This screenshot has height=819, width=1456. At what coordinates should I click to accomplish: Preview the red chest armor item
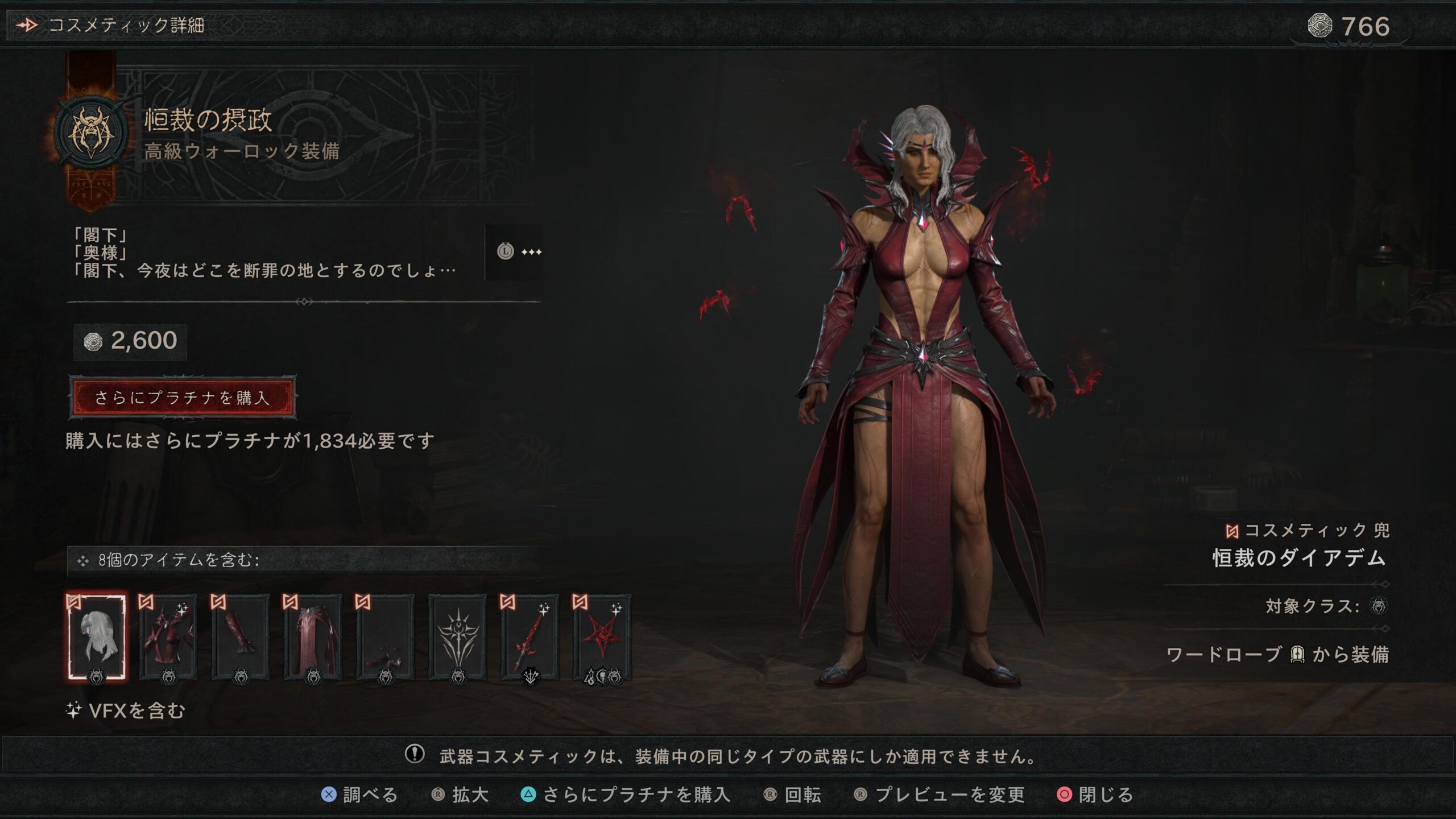[168, 637]
